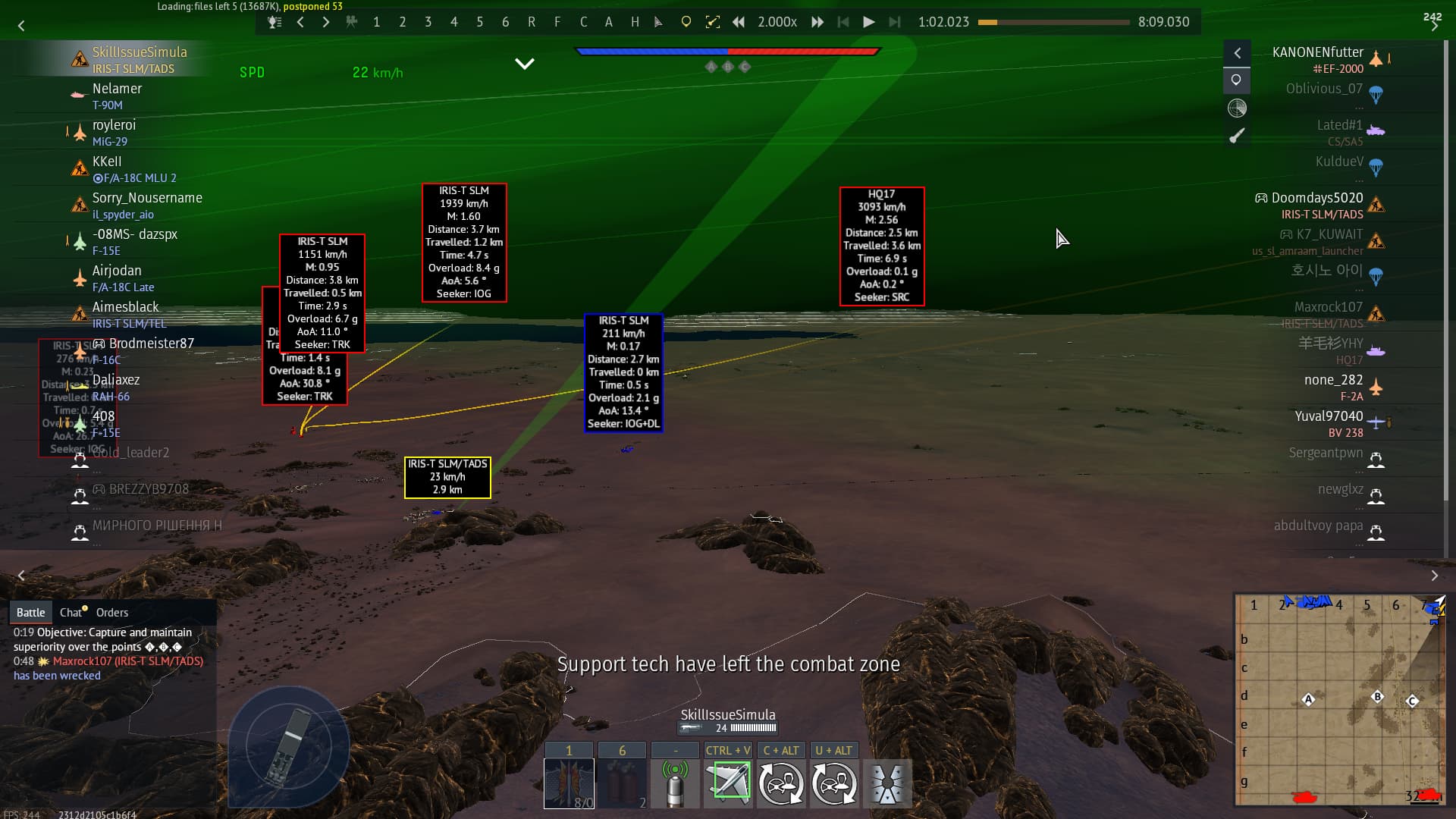Click the awards trophy icon in replay toolbar

(274, 22)
